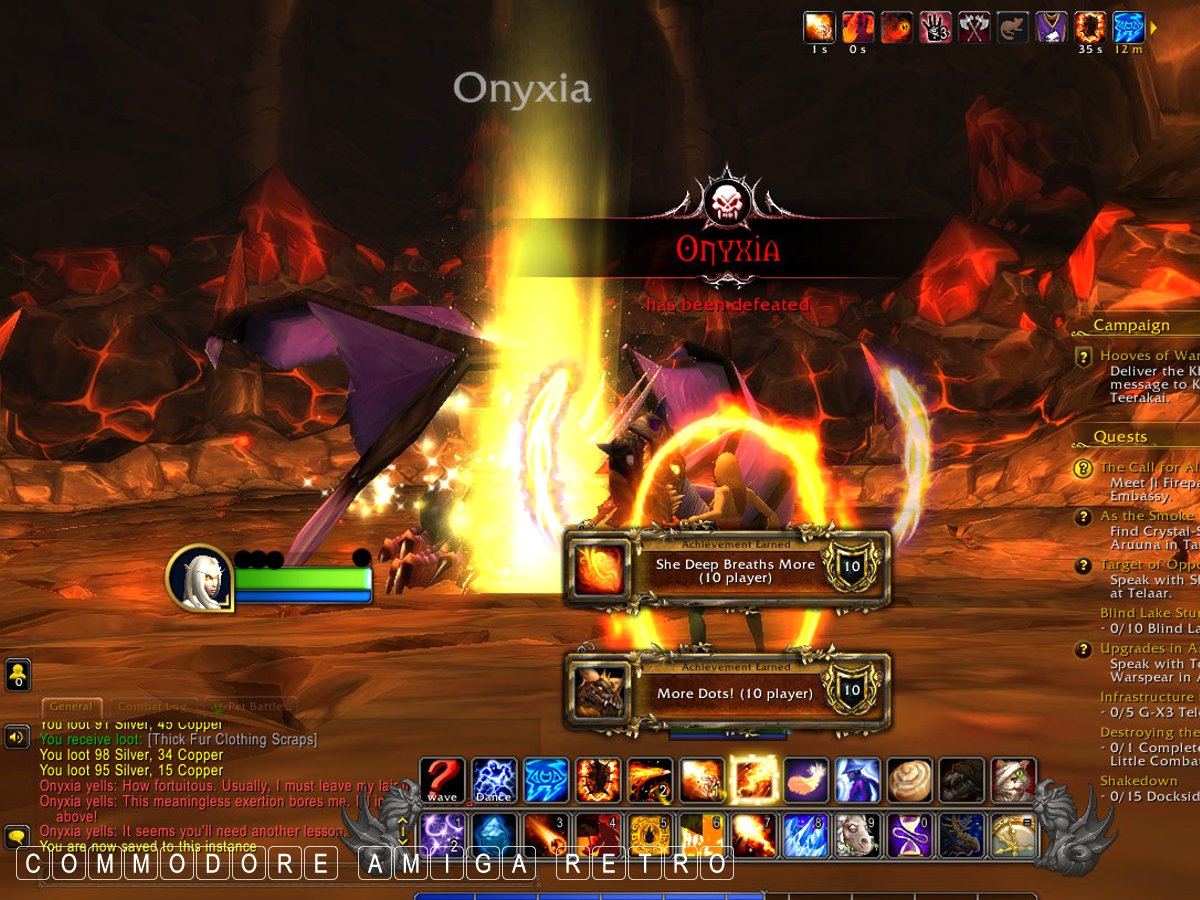Screen dimensions: 1200x900
Task: Open the chat speech bubble menu
Action: pyautogui.click(x=17, y=836)
